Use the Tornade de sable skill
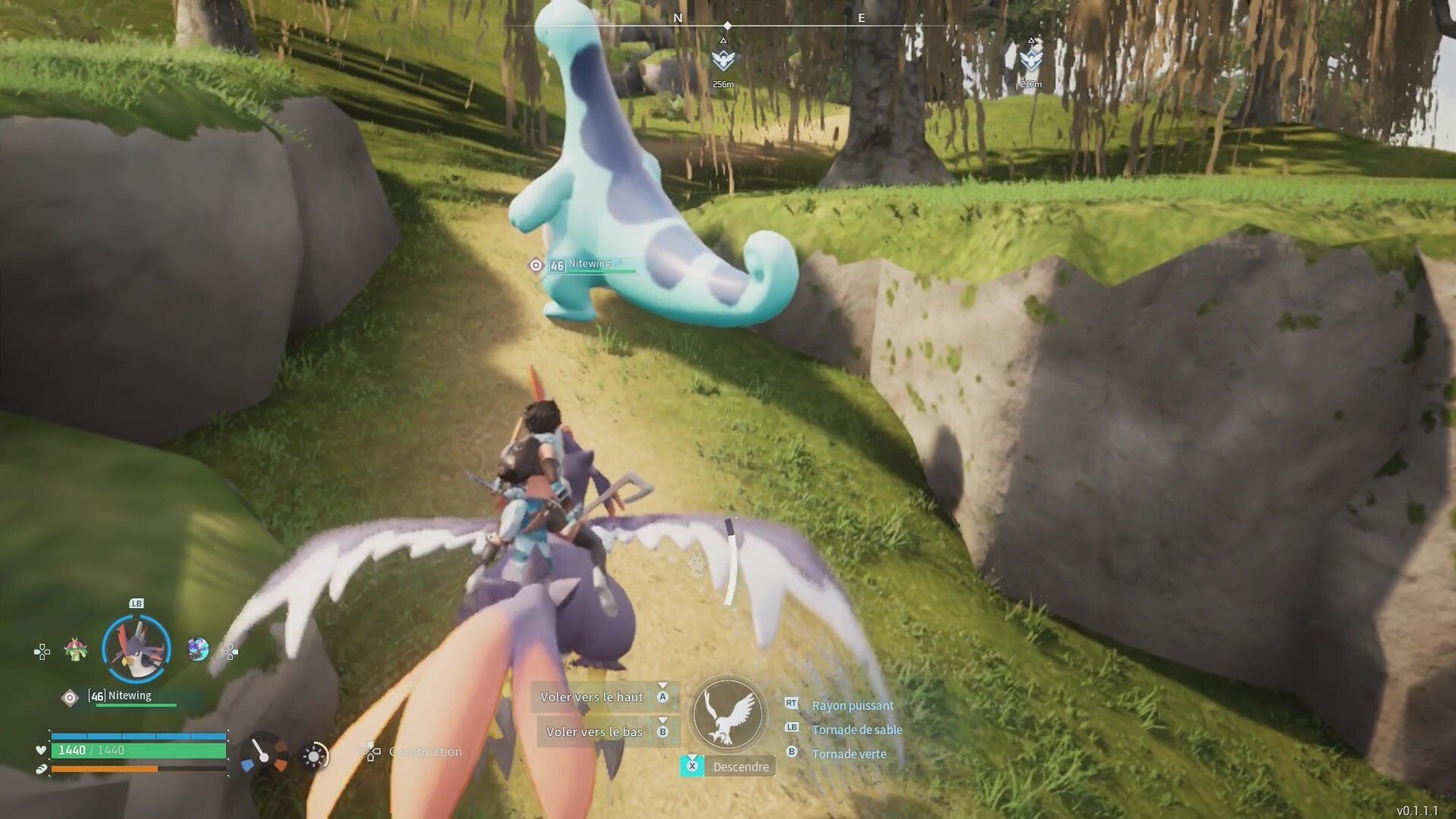This screenshot has width=1456, height=819. (x=856, y=730)
